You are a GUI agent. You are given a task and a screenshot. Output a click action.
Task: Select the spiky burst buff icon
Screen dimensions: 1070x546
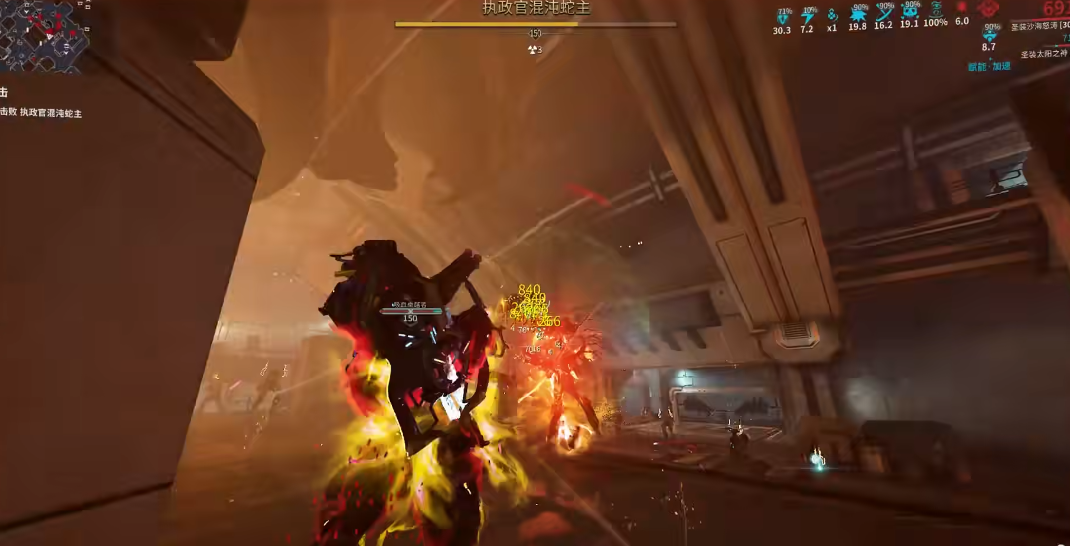coord(857,14)
